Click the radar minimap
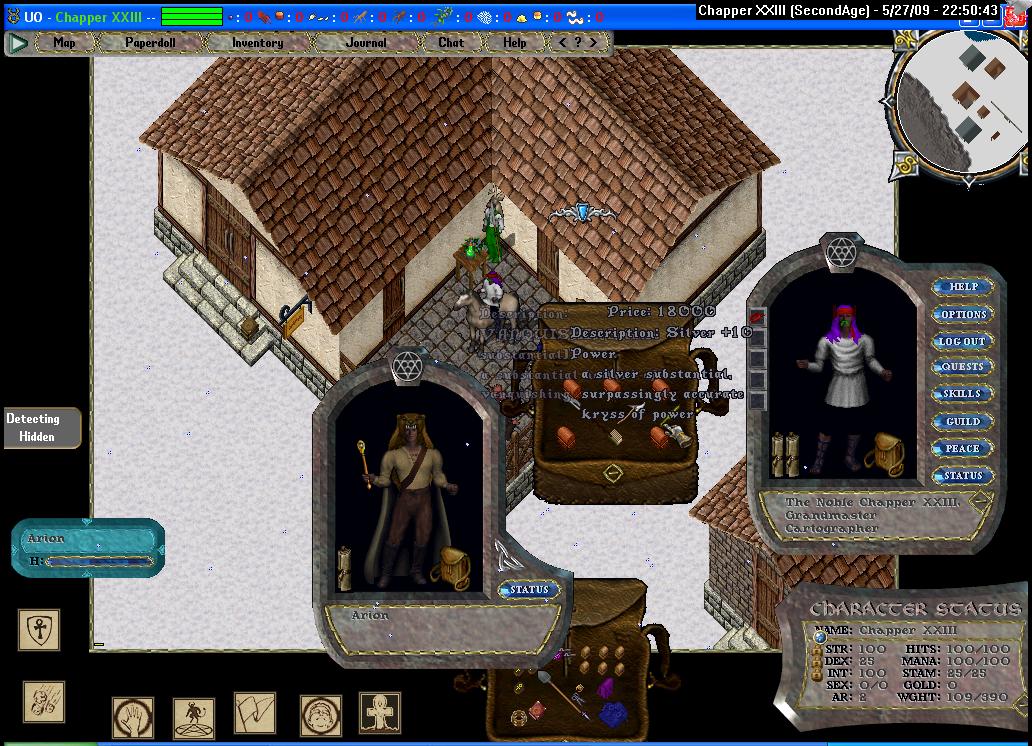The width and height of the screenshot is (1032, 746). [x=962, y=100]
